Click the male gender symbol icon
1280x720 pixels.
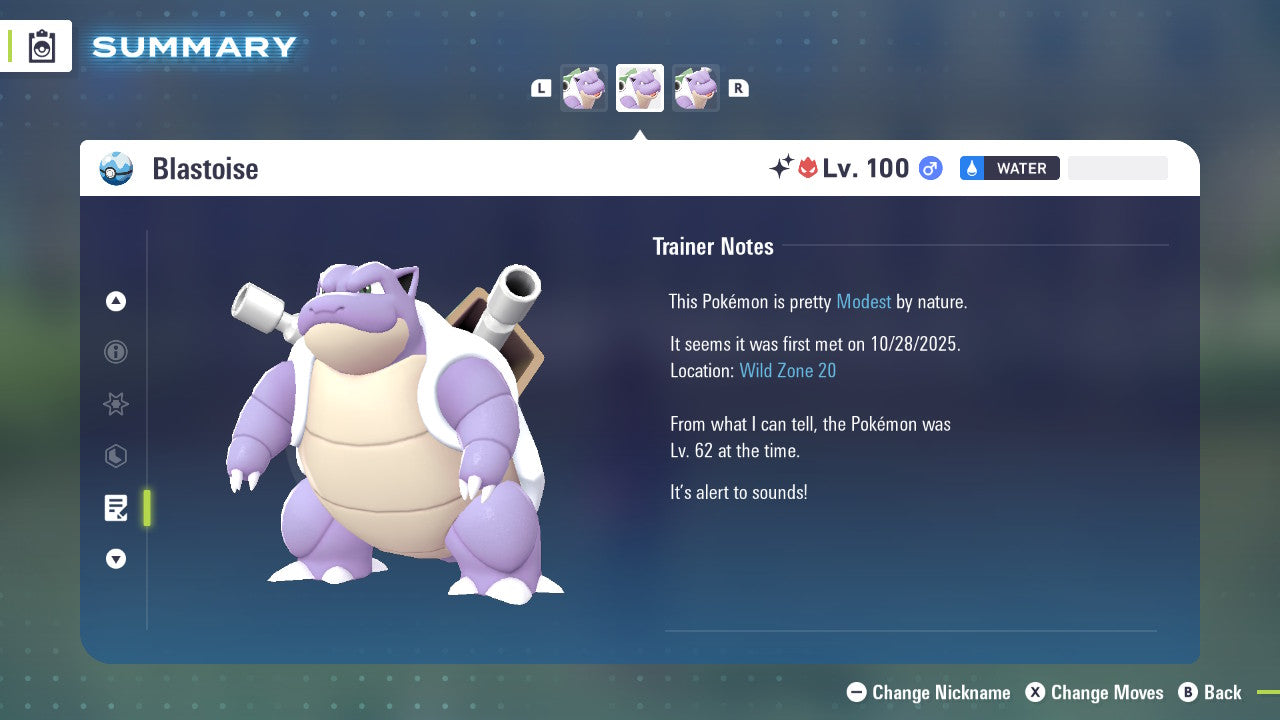pyautogui.click(x=930, y=168)
